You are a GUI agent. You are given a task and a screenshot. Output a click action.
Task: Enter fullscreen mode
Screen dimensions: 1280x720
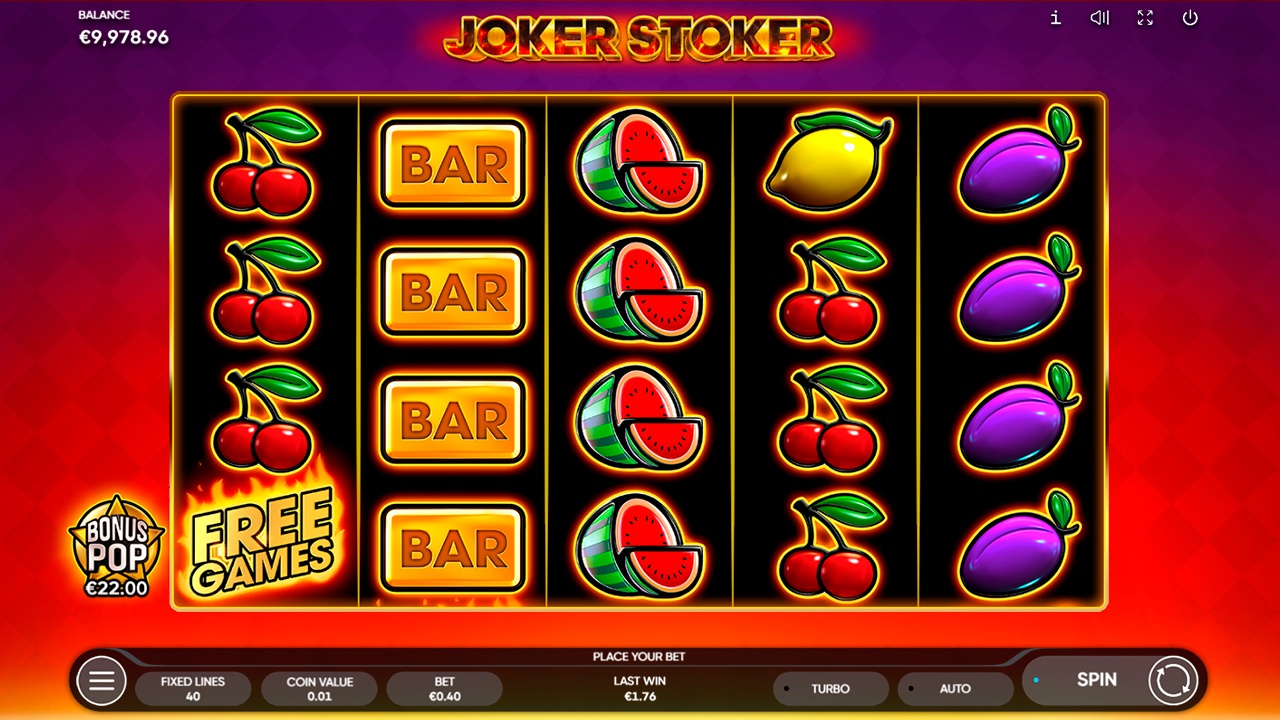click(1145, 18)
